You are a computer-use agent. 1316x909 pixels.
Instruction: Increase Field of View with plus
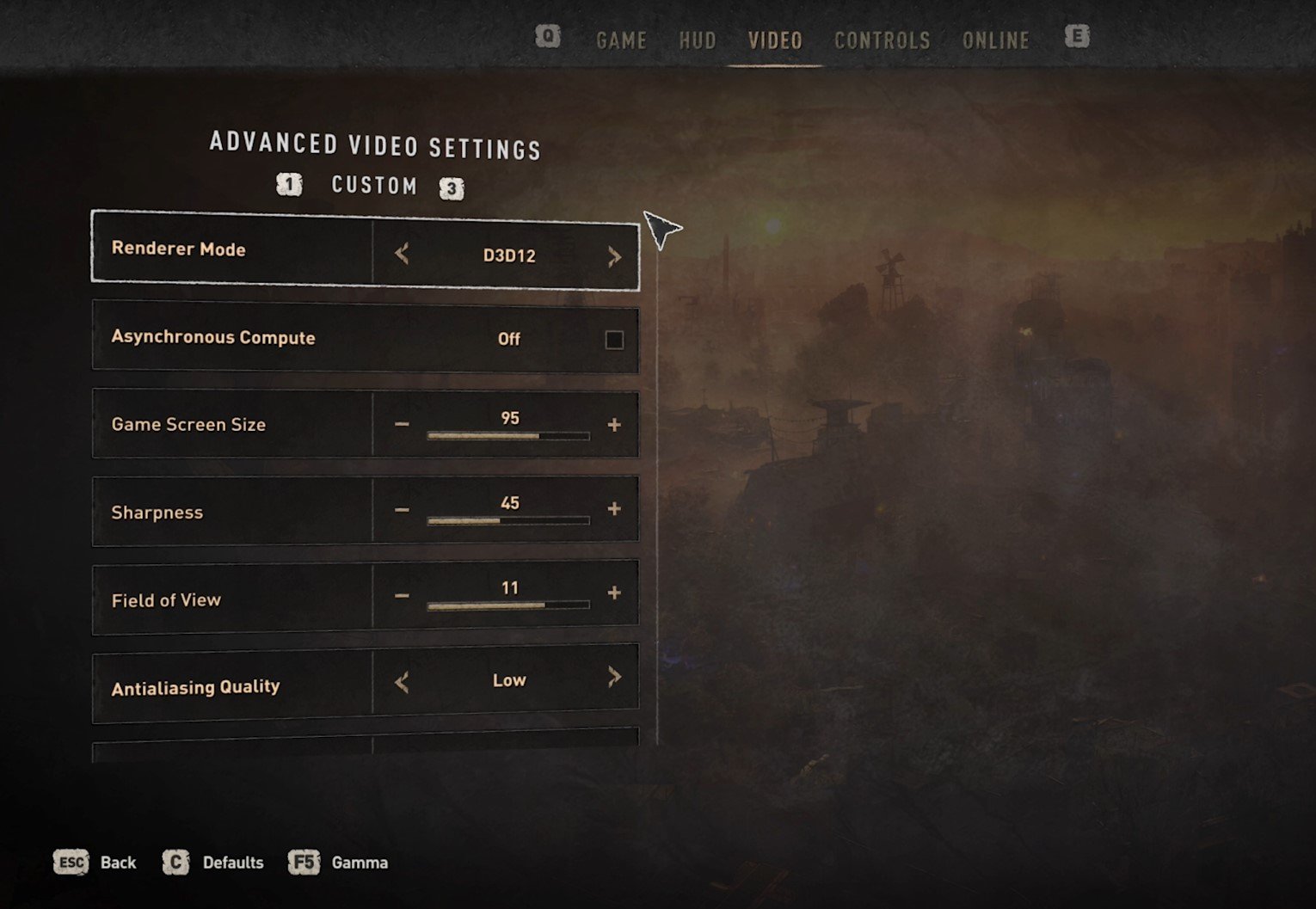click(614, 593)
